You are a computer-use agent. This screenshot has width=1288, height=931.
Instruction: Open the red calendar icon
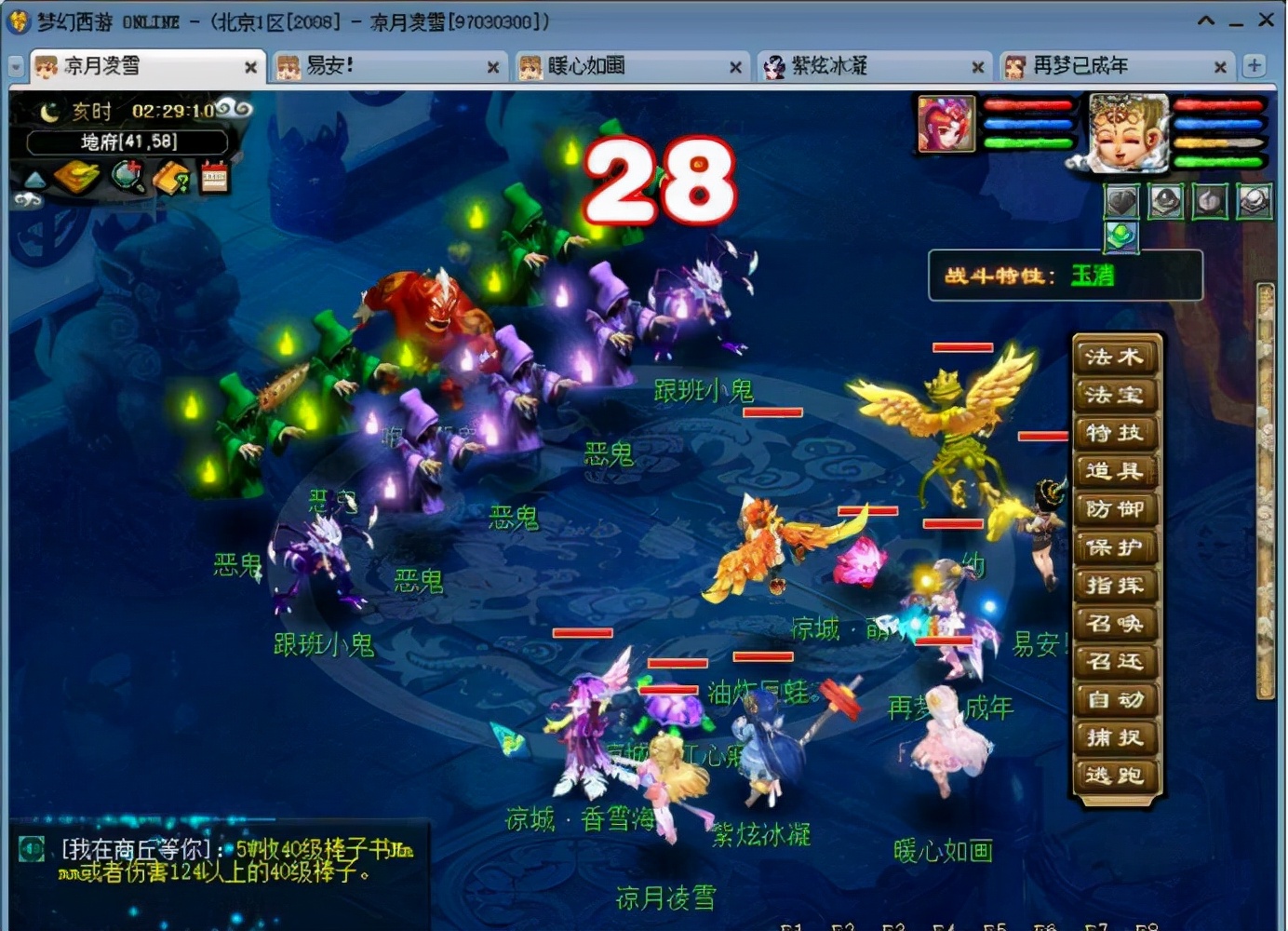(215, 177)
